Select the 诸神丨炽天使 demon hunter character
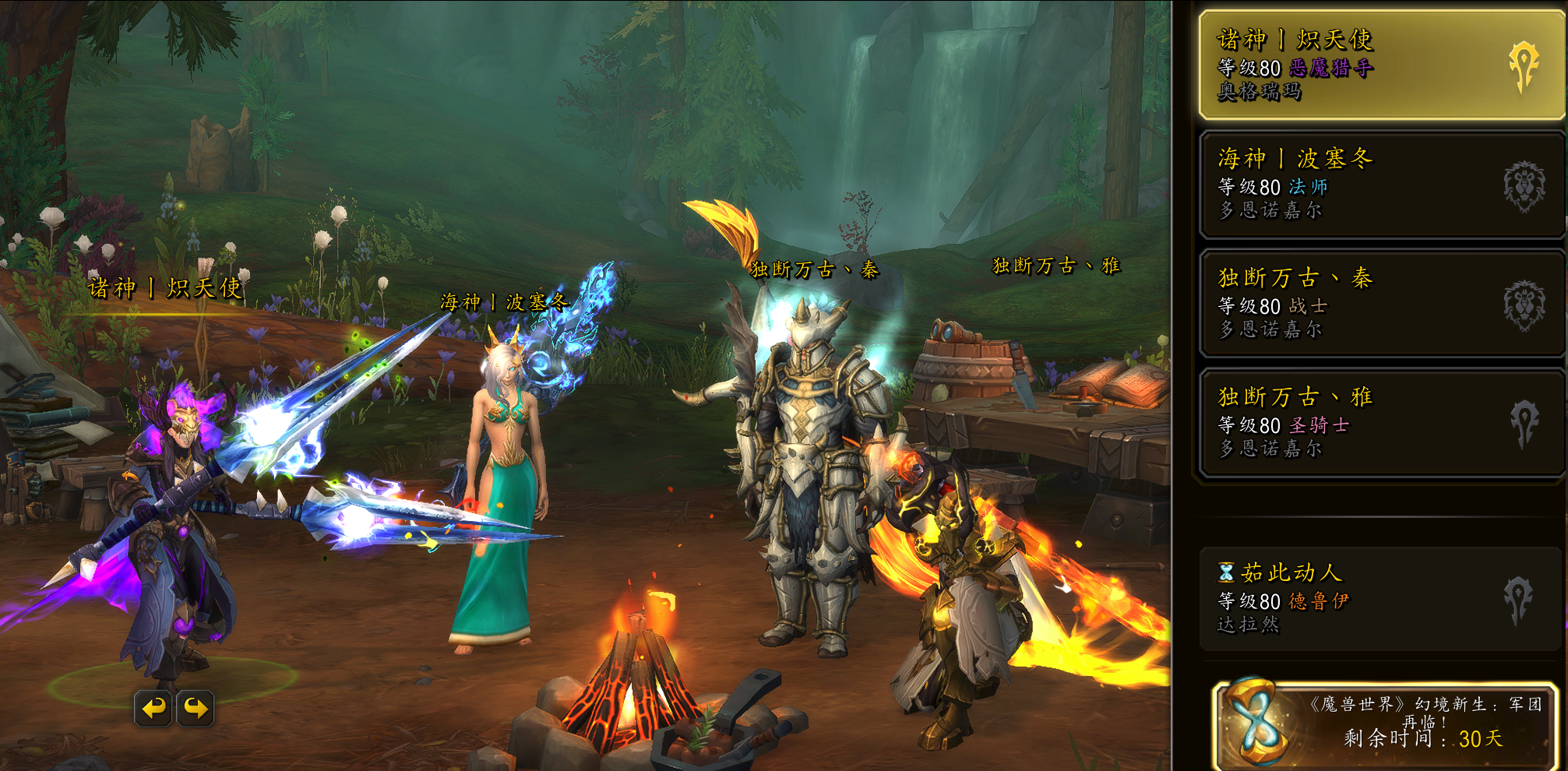 point(1380,65)
